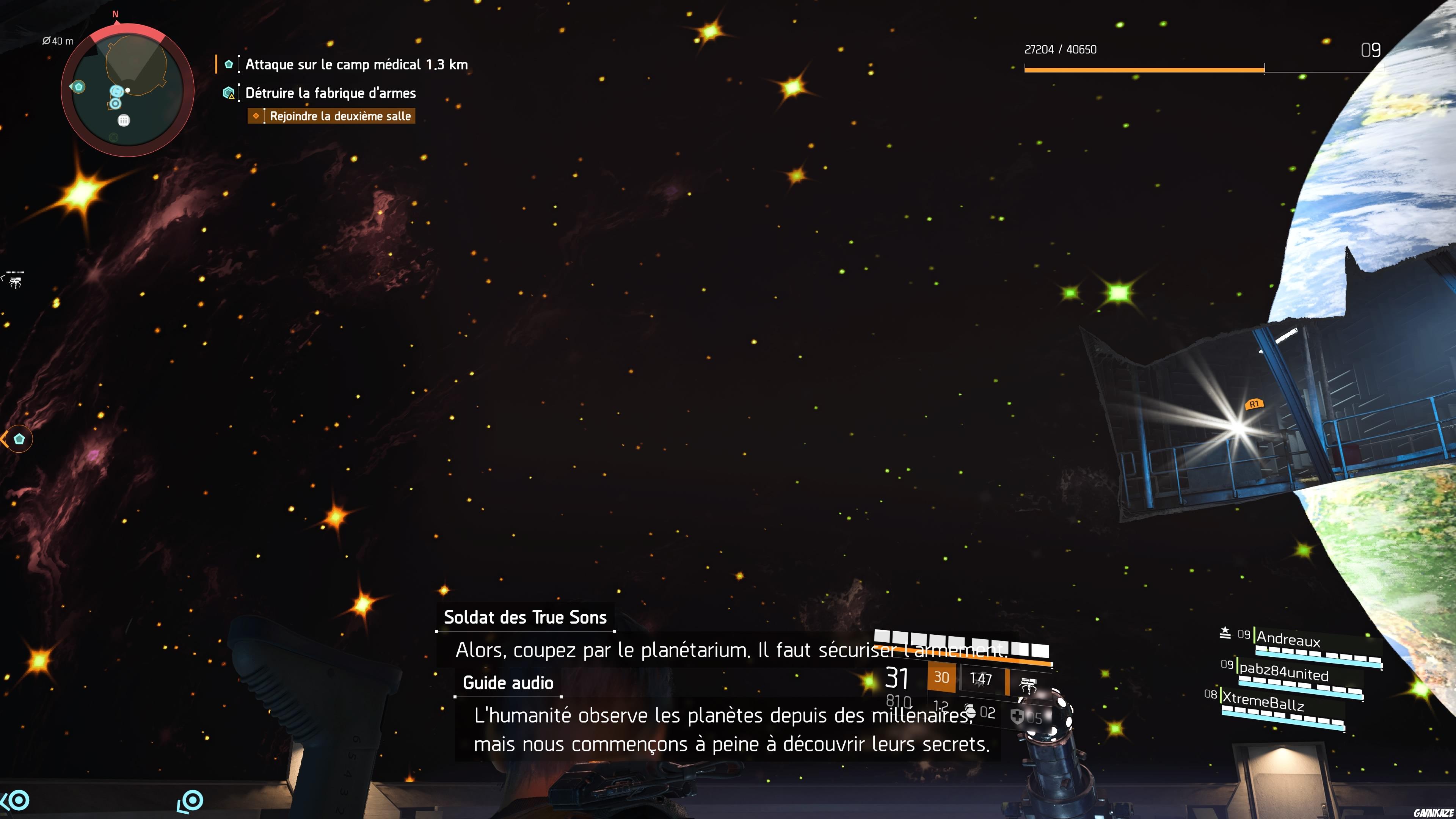Select party member Andreaux
Viewport: 1456px width, 819px height.
tap(1288, 639)
